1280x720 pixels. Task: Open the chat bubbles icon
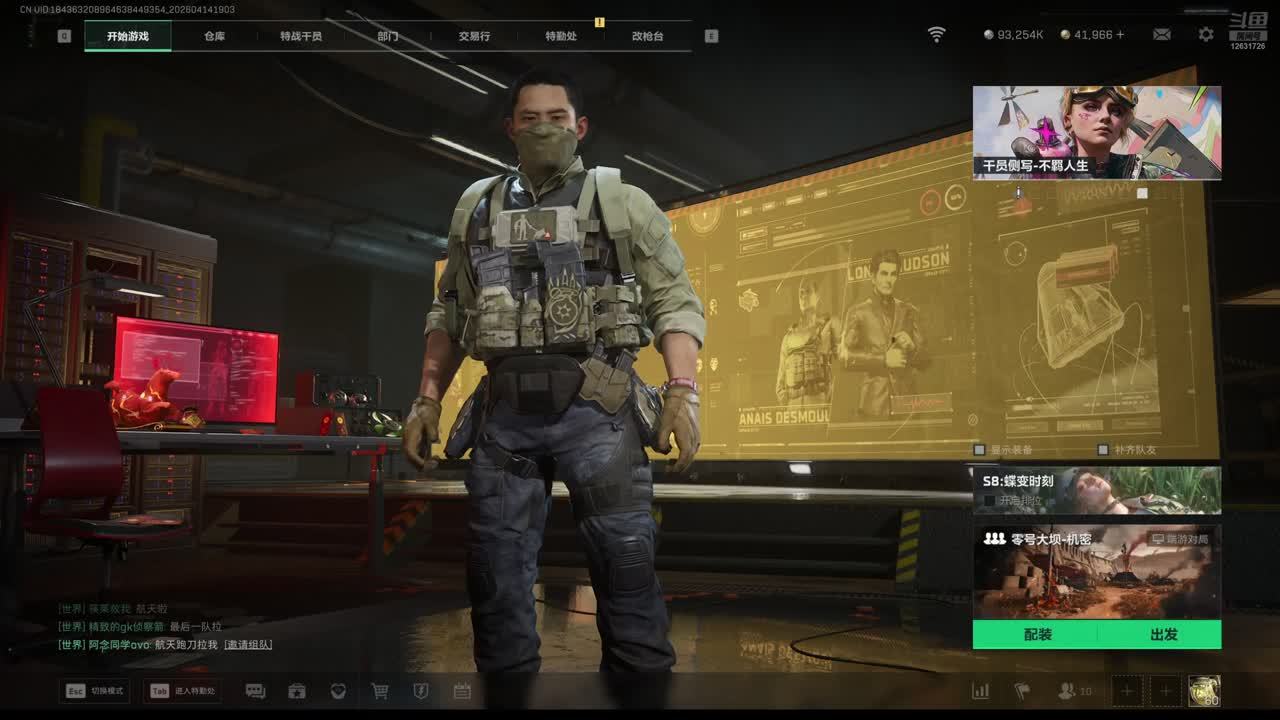255,691
